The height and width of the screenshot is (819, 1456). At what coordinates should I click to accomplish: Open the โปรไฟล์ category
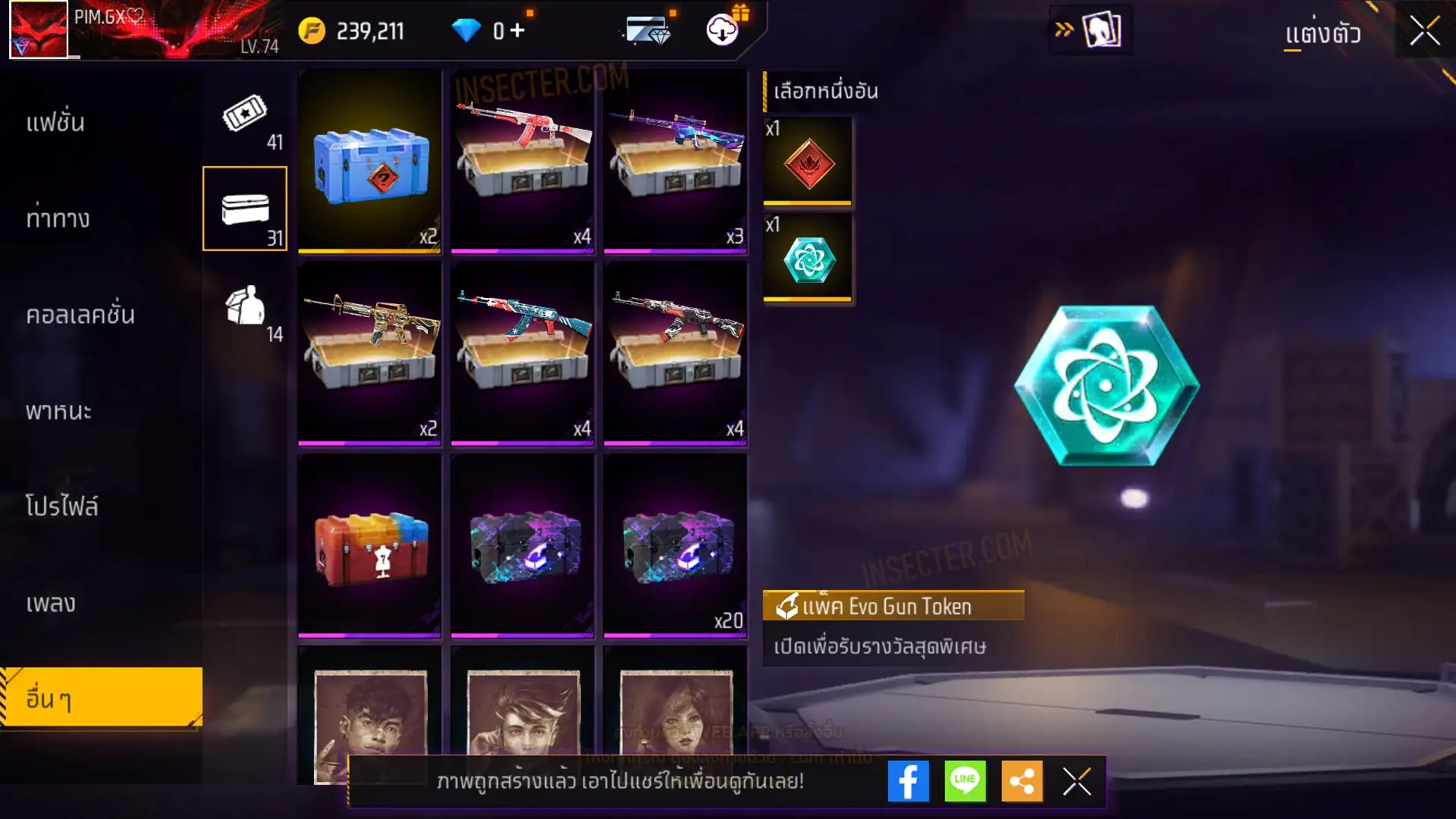(x=61, y=507)
